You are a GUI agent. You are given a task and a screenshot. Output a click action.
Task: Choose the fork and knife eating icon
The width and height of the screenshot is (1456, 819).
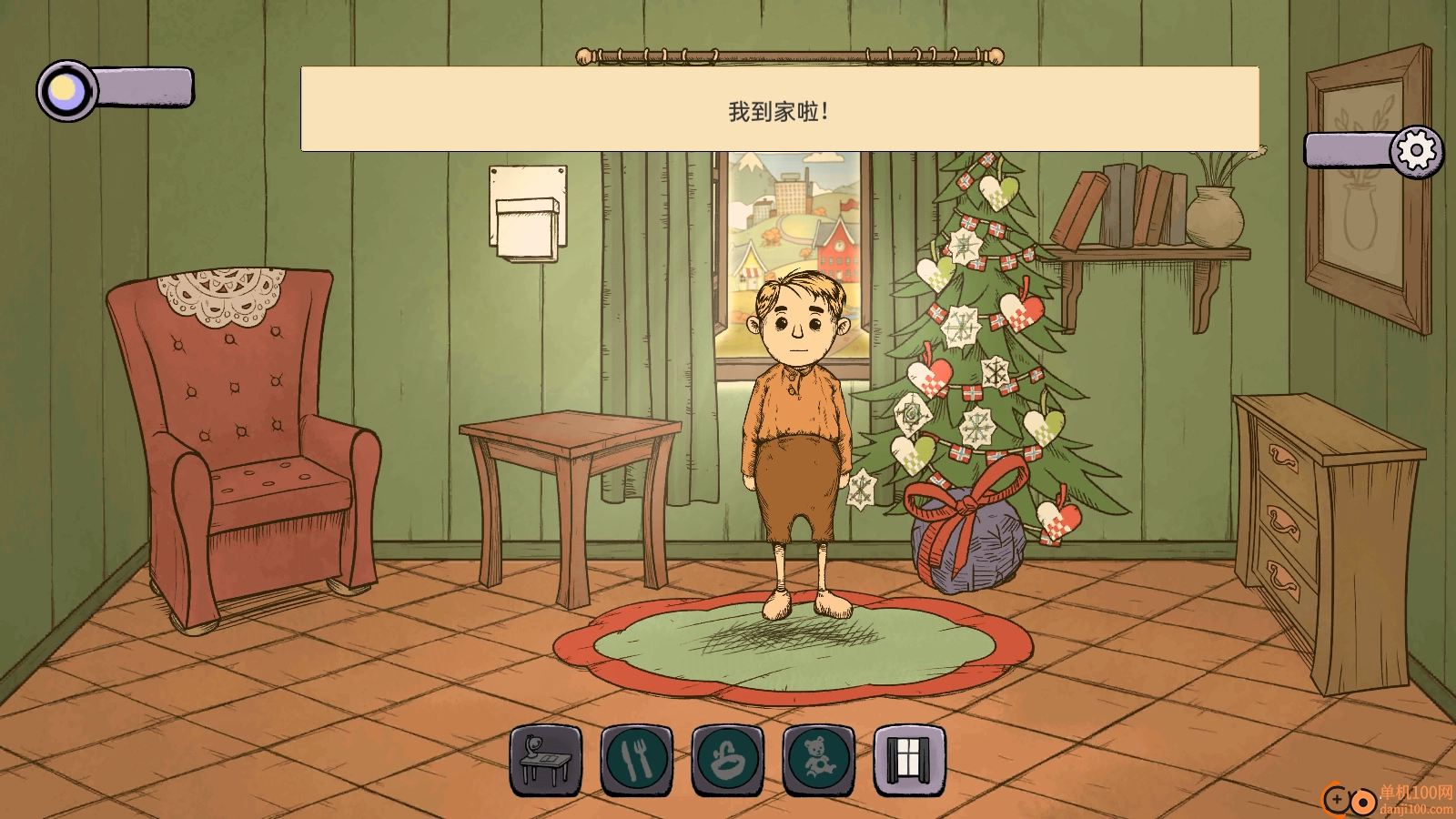(x=636, y=760)
